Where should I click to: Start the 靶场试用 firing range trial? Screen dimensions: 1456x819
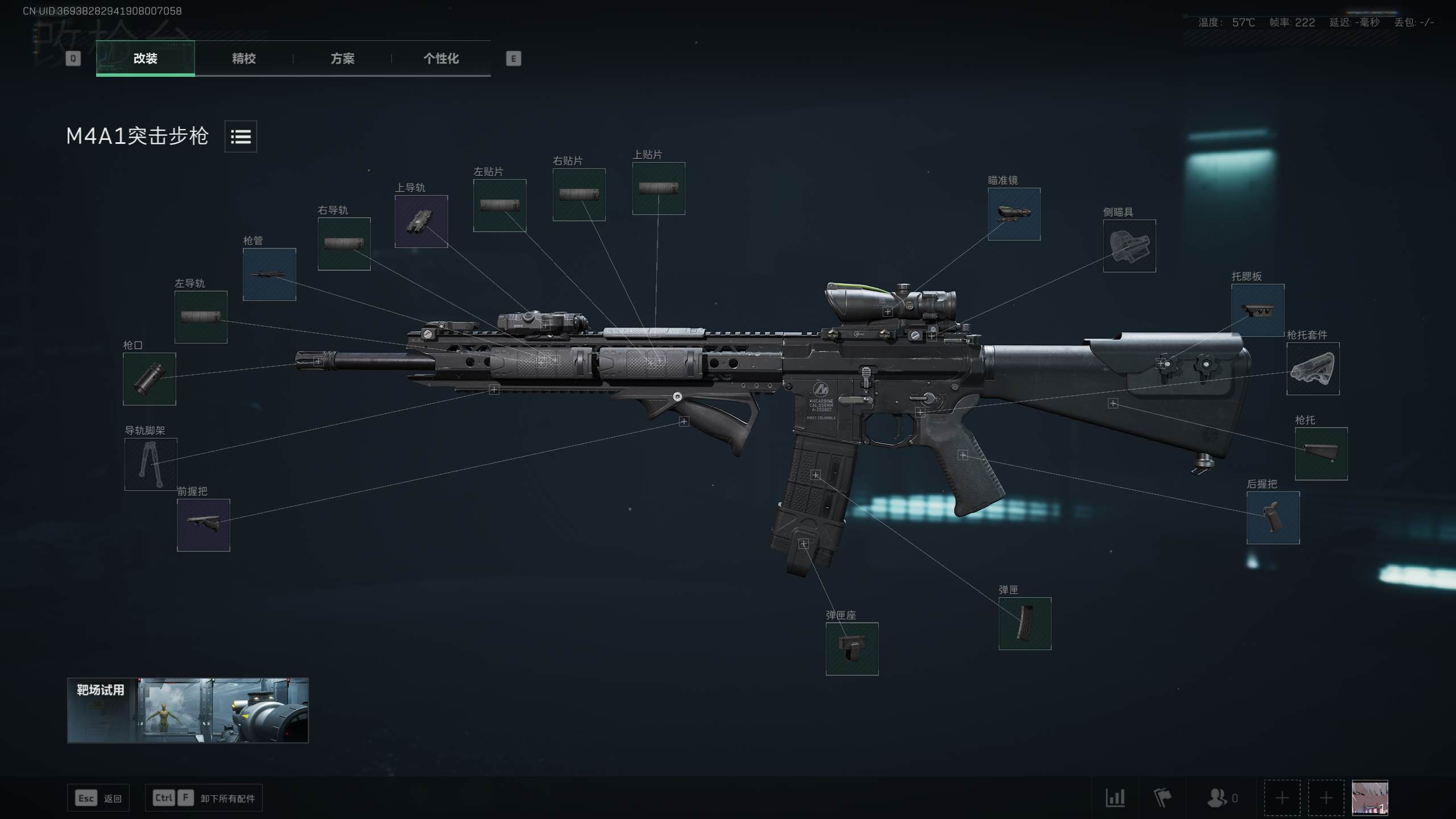(188, 710)
